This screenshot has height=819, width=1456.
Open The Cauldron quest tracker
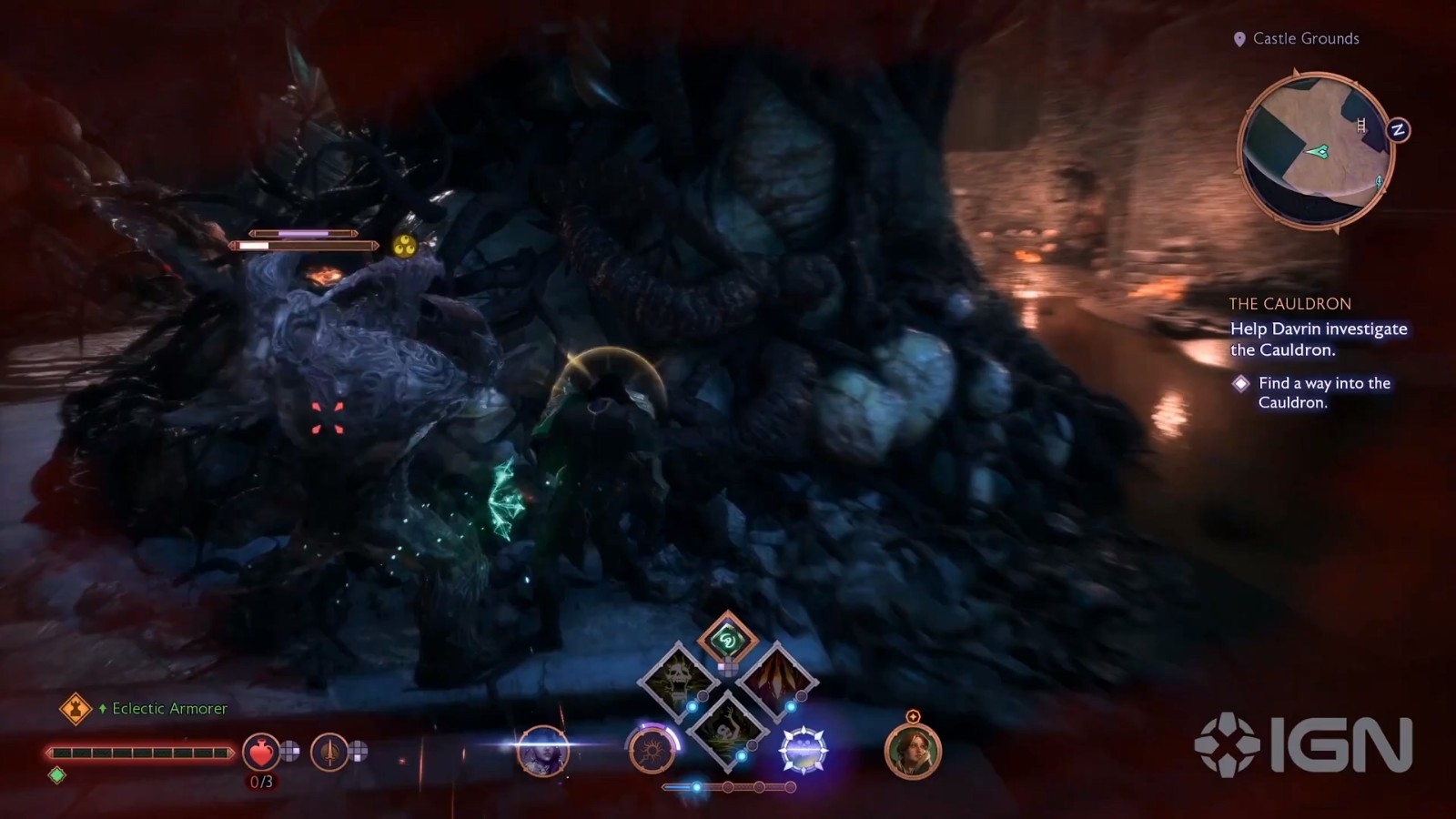pos(1289,304)
